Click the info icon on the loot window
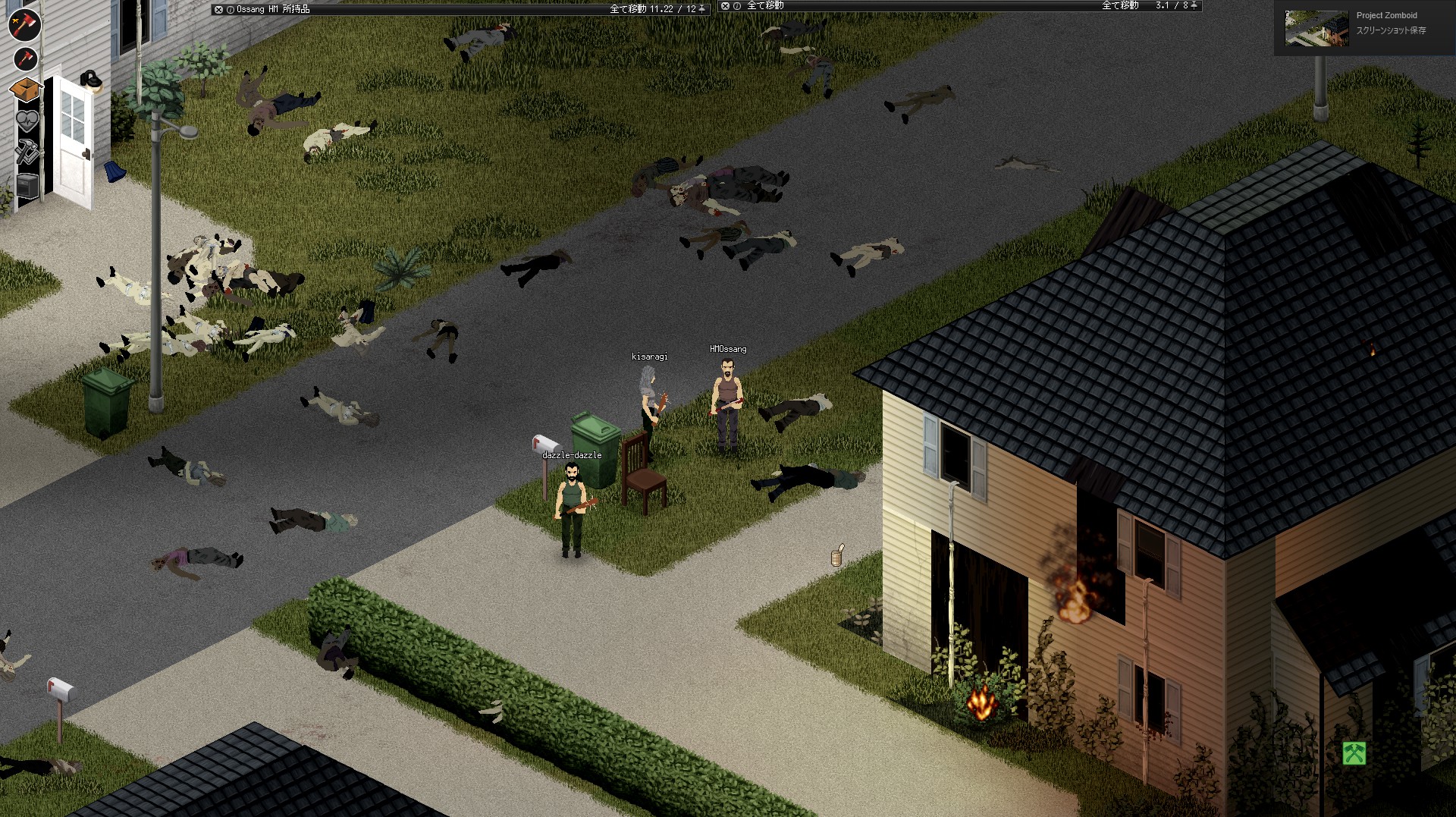This screenshot has width=1456, height=817. 737,6
